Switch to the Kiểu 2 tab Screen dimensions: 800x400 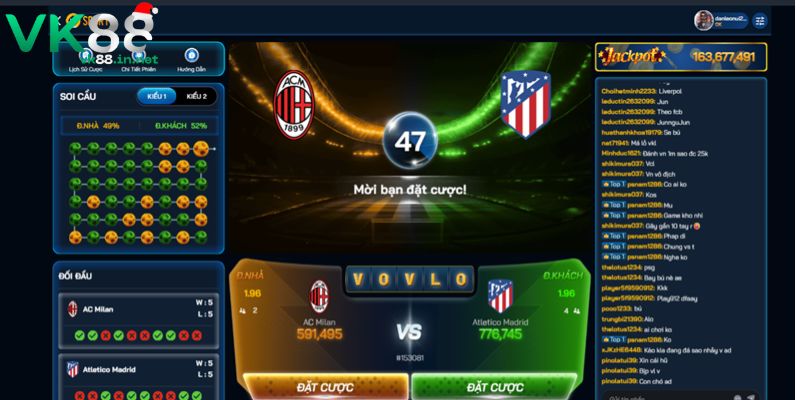[x=196, y=96]
